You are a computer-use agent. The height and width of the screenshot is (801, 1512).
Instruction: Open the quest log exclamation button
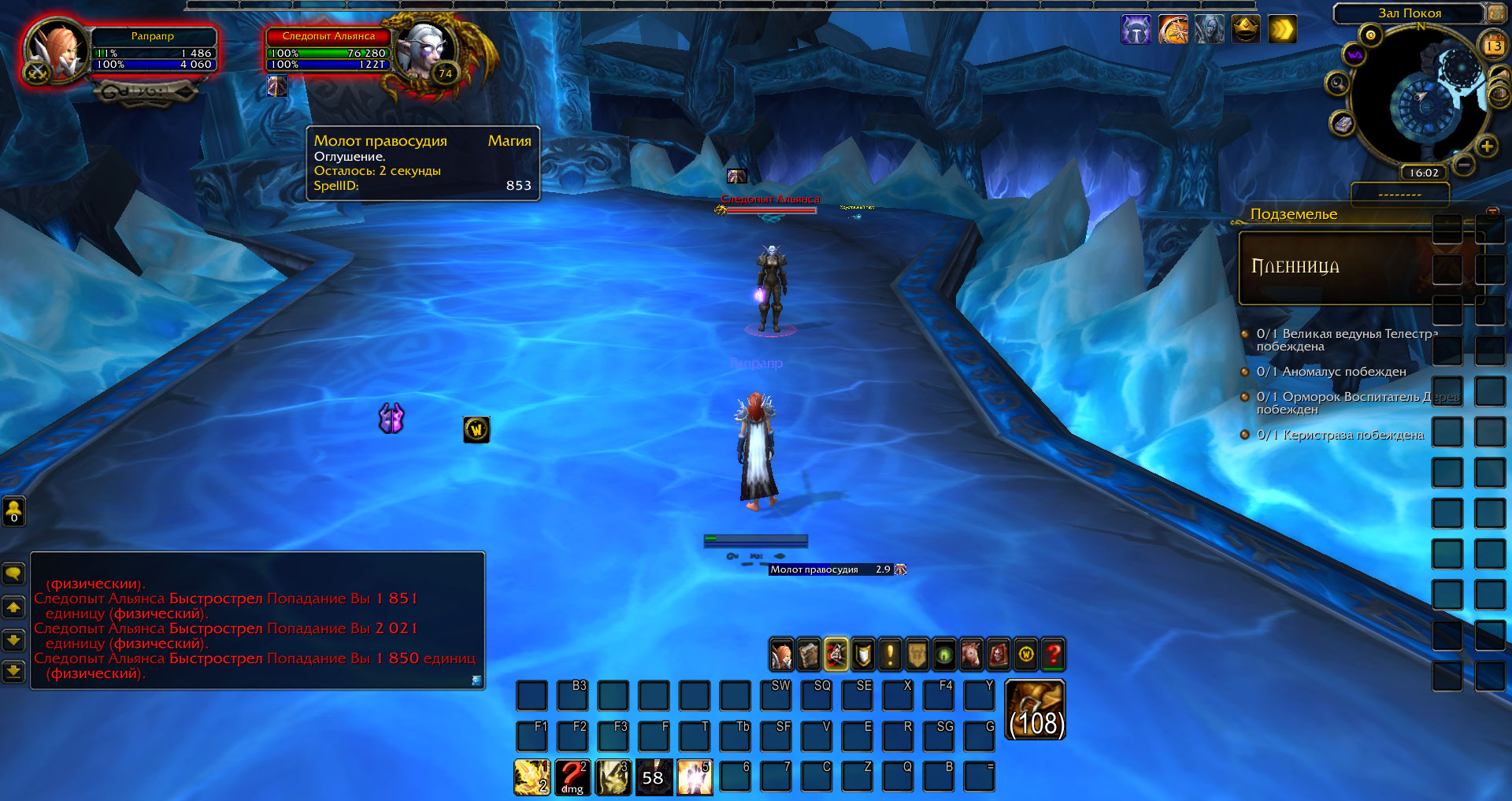click(890, 655)
